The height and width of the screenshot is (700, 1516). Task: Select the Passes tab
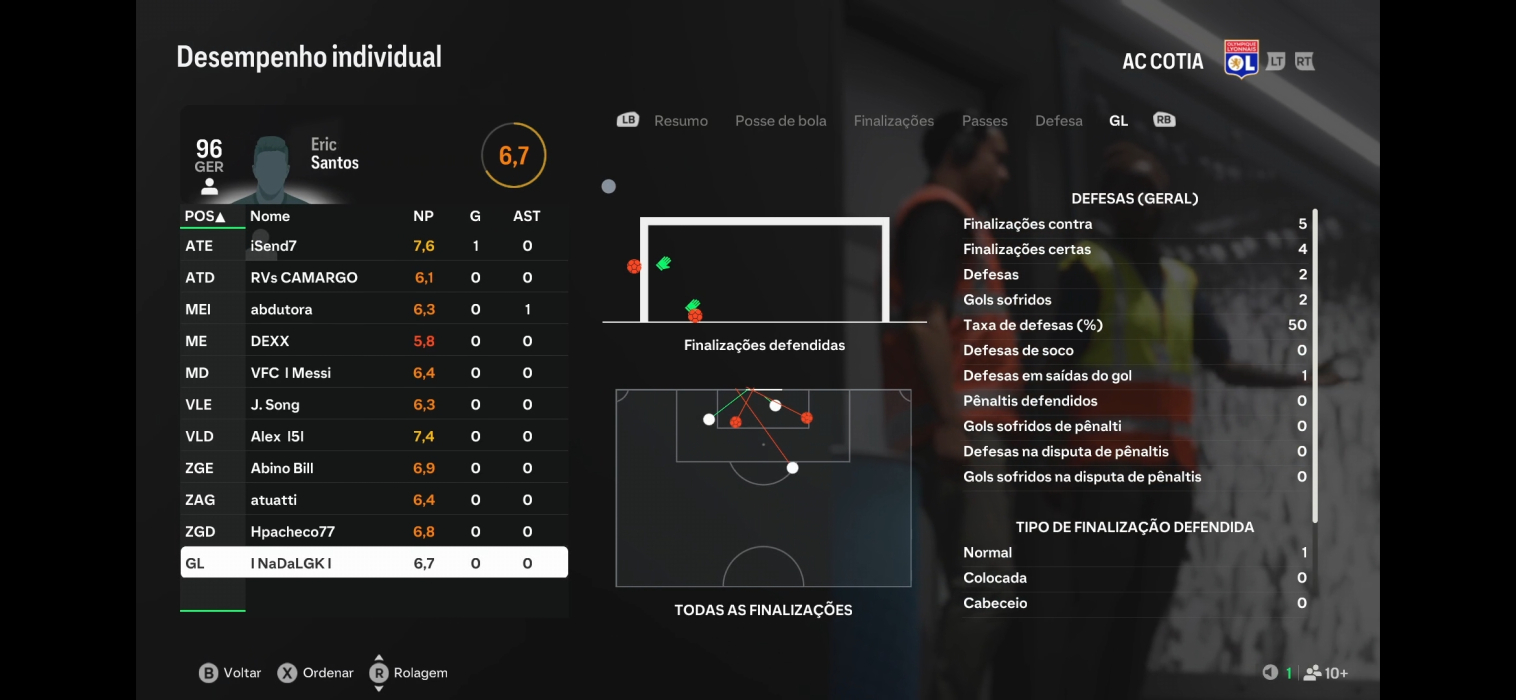tap(984, 121)
